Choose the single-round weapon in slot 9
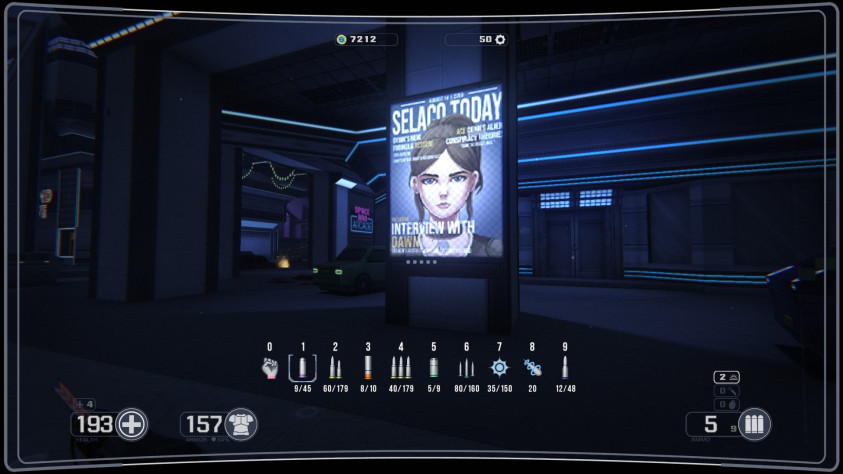Screen dimensions: 843x474 [x=565, y=368]
